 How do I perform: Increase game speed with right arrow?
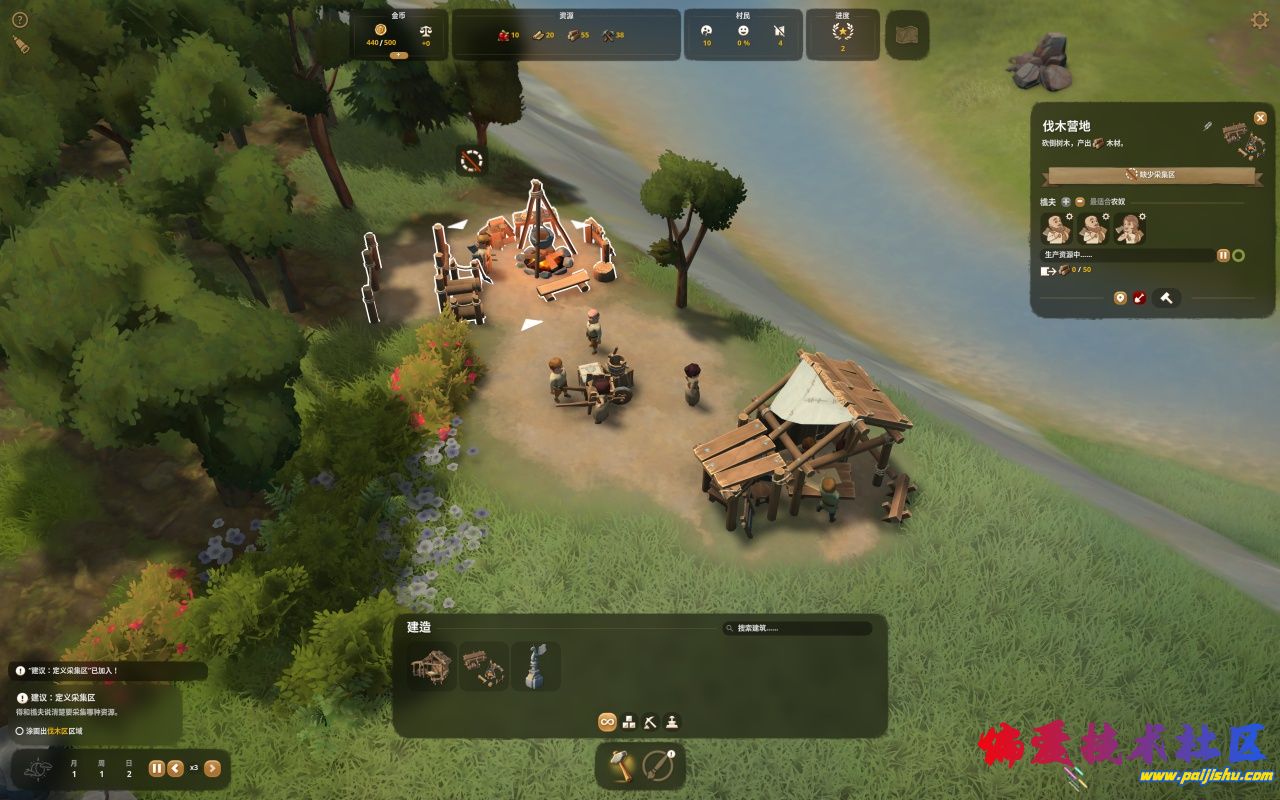(212, 768)
